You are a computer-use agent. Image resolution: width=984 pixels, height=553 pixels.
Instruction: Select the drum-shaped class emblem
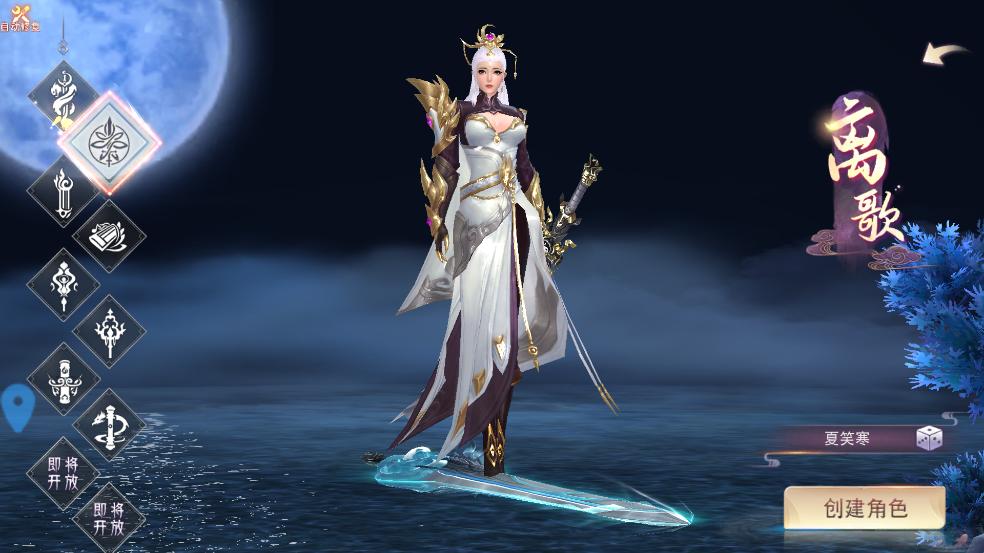(109, 236)
